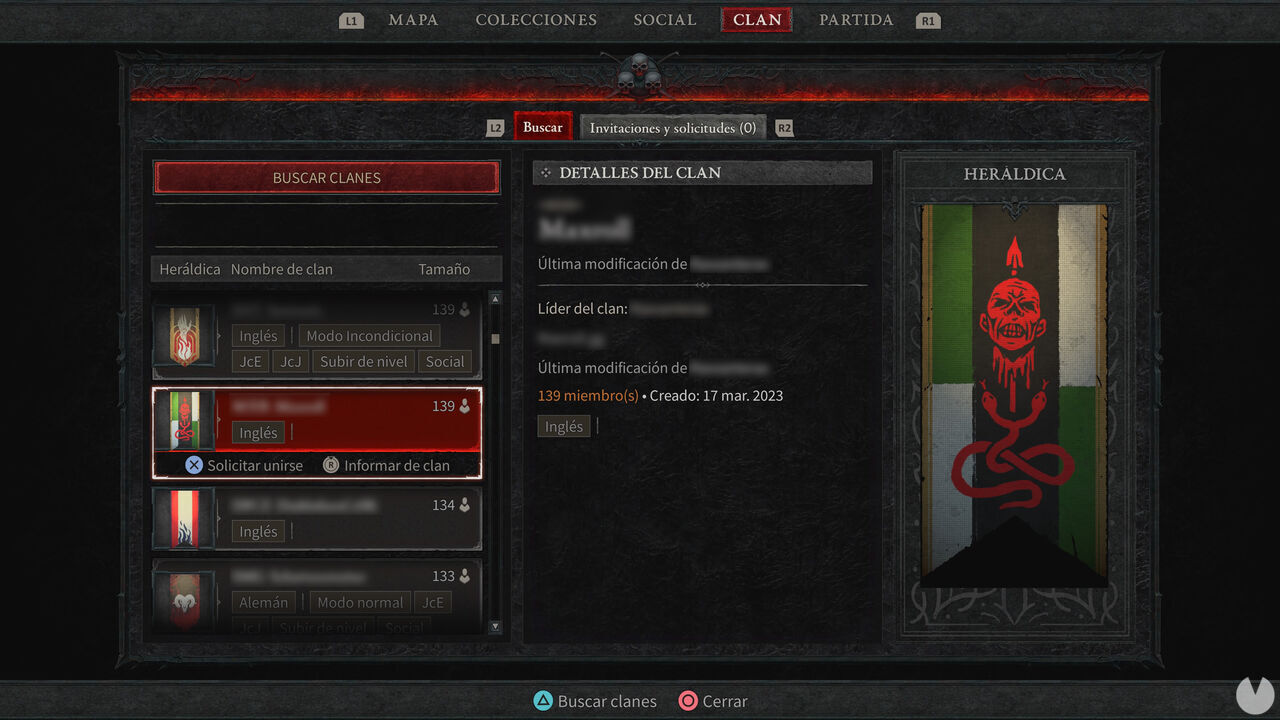Click the BUSCAR CLANES button
Image resolution: width=1280 pixels, height=720 pixels.
pyautogui.click(x=326, y=177)
